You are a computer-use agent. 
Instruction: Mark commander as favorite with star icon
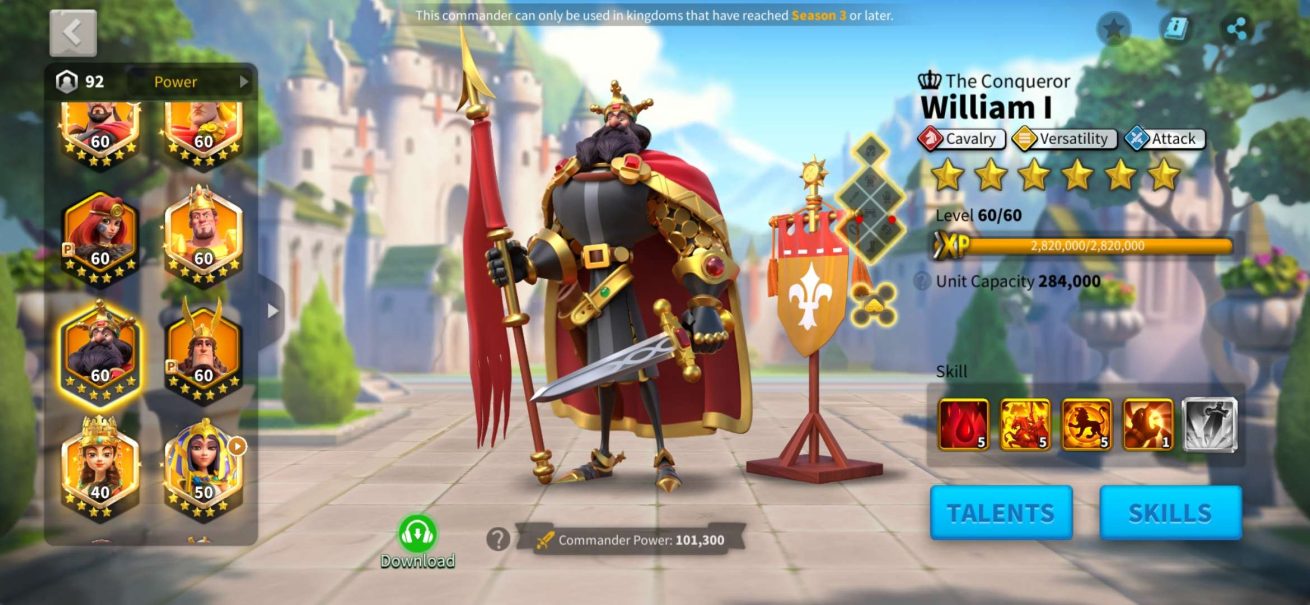tap(1113, 29)
